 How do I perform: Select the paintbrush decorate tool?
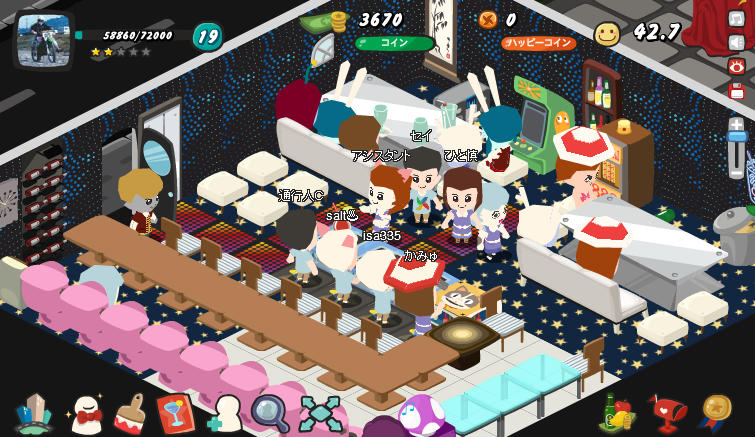click(x=130, y=413)
